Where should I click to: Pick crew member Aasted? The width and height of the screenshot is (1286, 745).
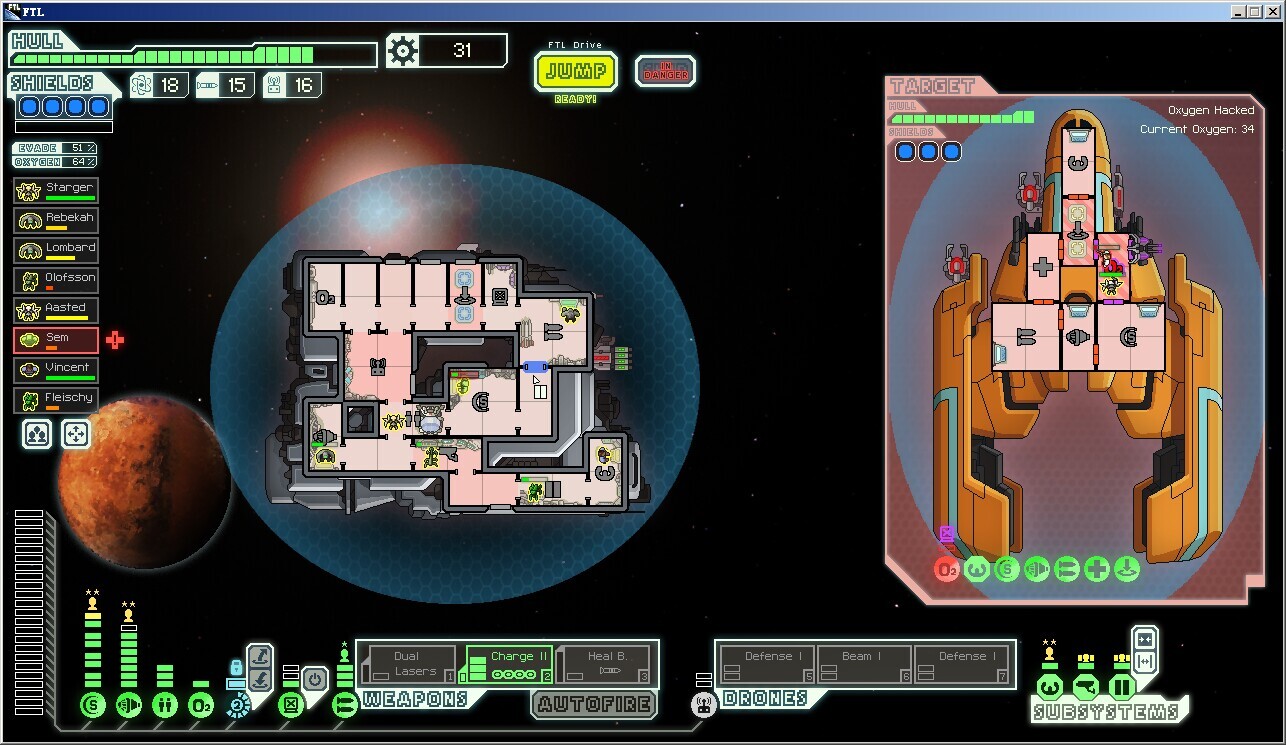(x=56, y=310)
